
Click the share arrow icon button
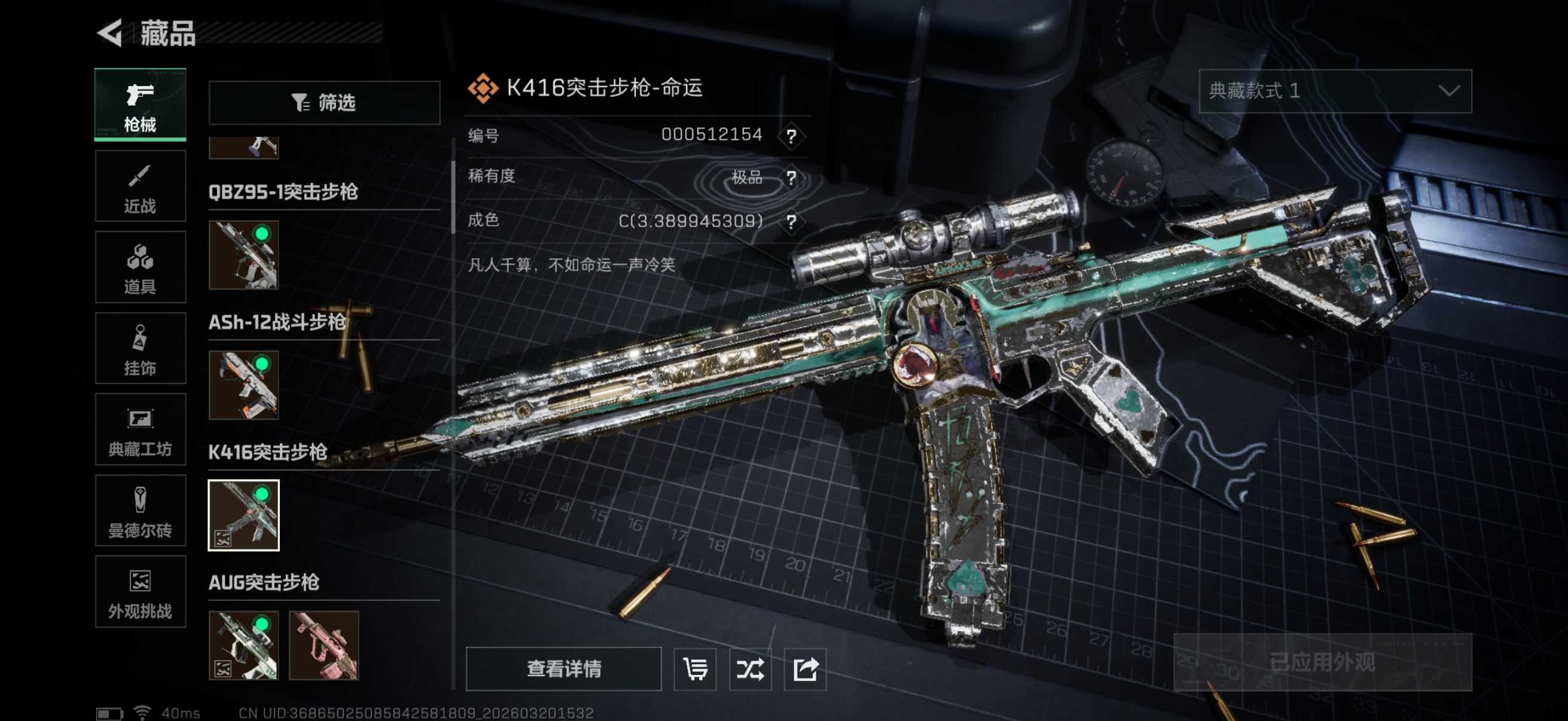point(805,669)
